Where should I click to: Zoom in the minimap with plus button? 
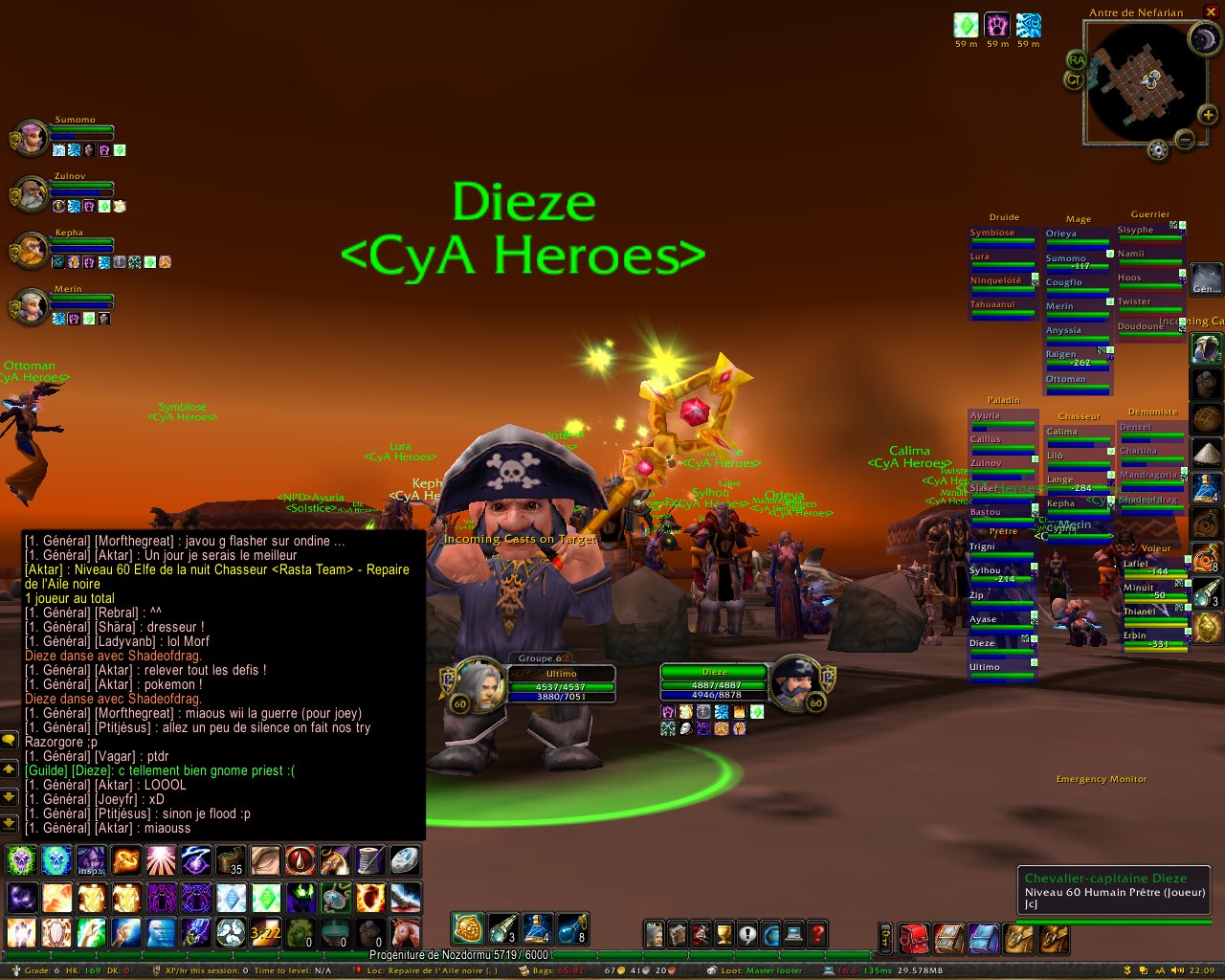[x=1209, y=116]
